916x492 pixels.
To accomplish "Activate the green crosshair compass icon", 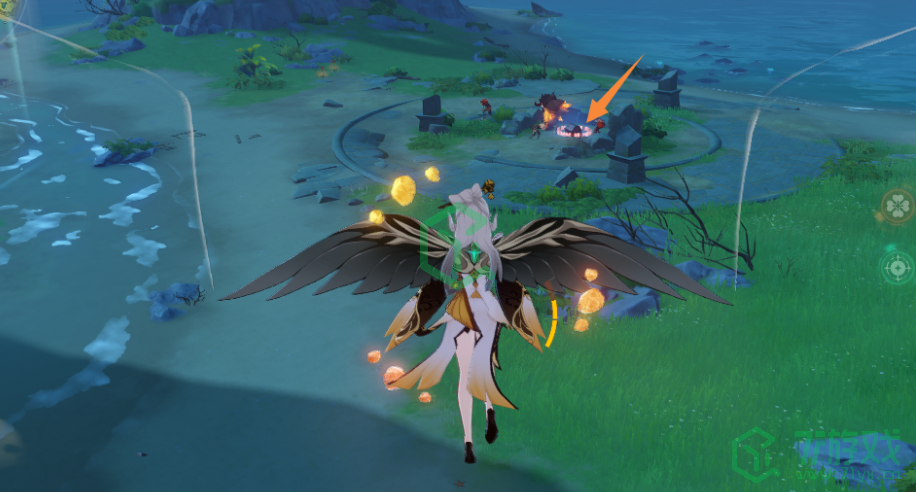I will coord(897,267).
